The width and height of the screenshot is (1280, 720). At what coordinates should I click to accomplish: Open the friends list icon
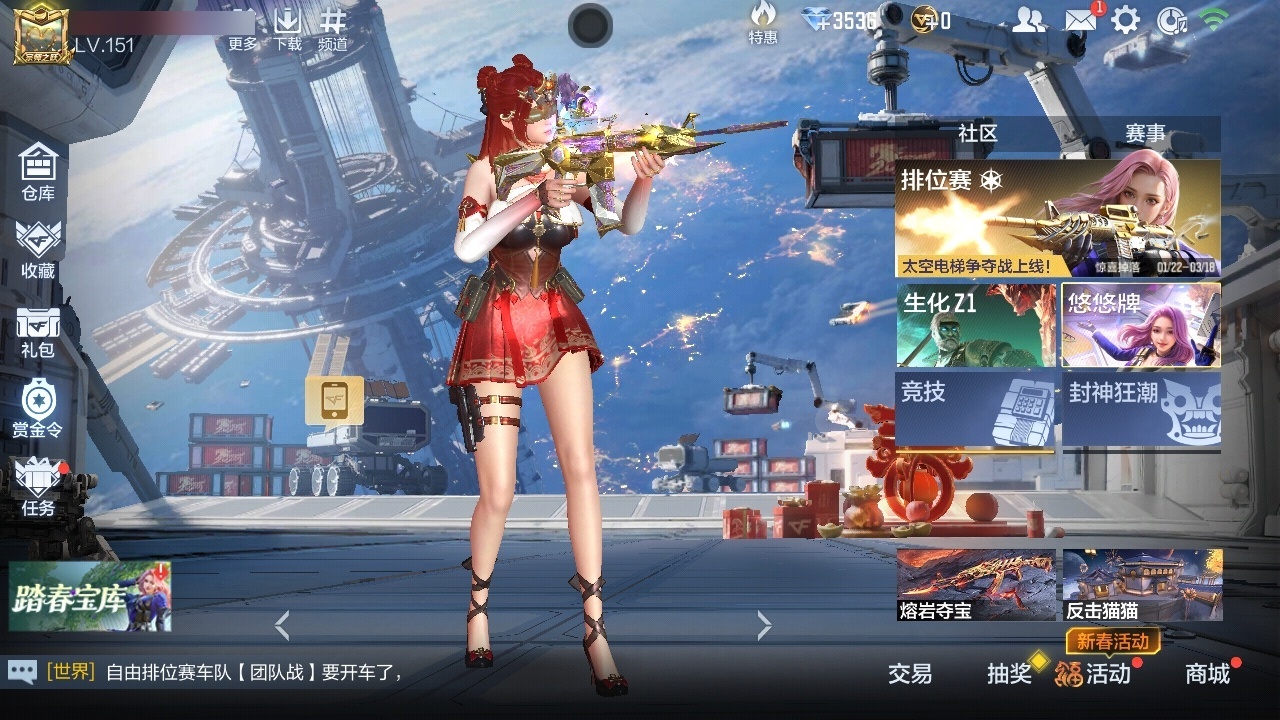tap(1029, 19)
